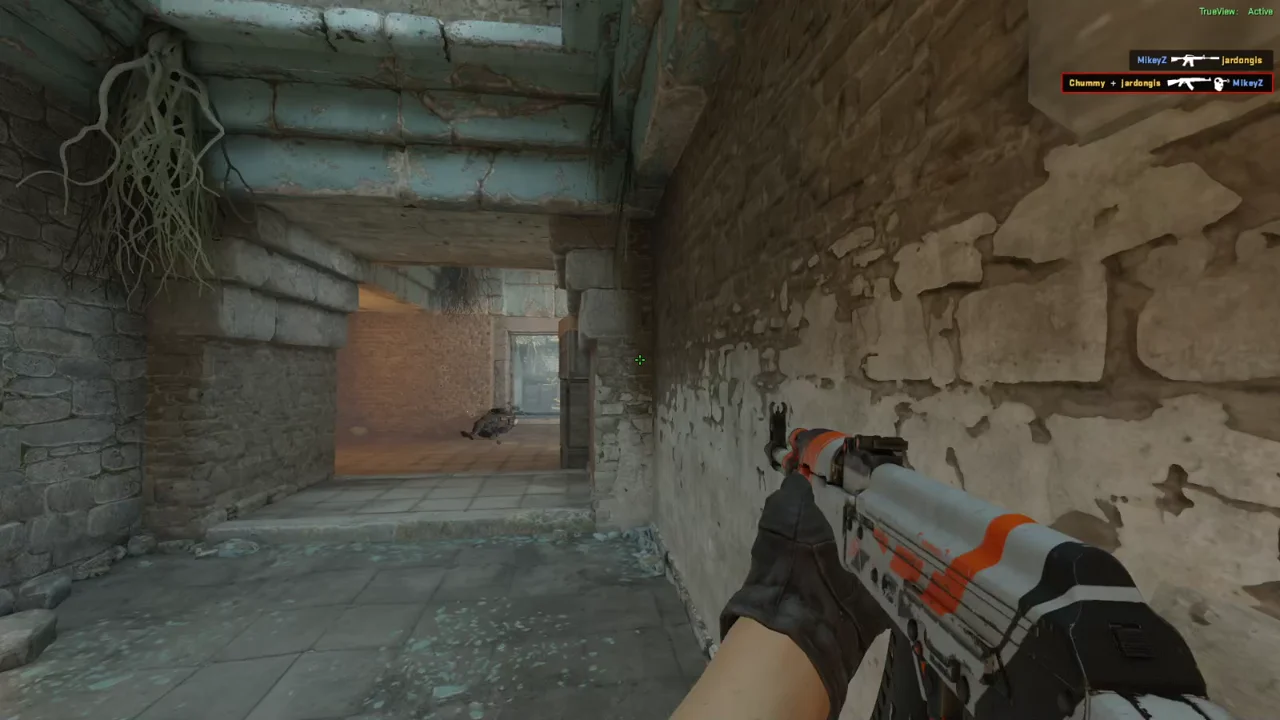Click the assist plus symbol between Chummy and jardongis
The height and width of the screenshot is (720, 1280).
[x=1113, y=83]
